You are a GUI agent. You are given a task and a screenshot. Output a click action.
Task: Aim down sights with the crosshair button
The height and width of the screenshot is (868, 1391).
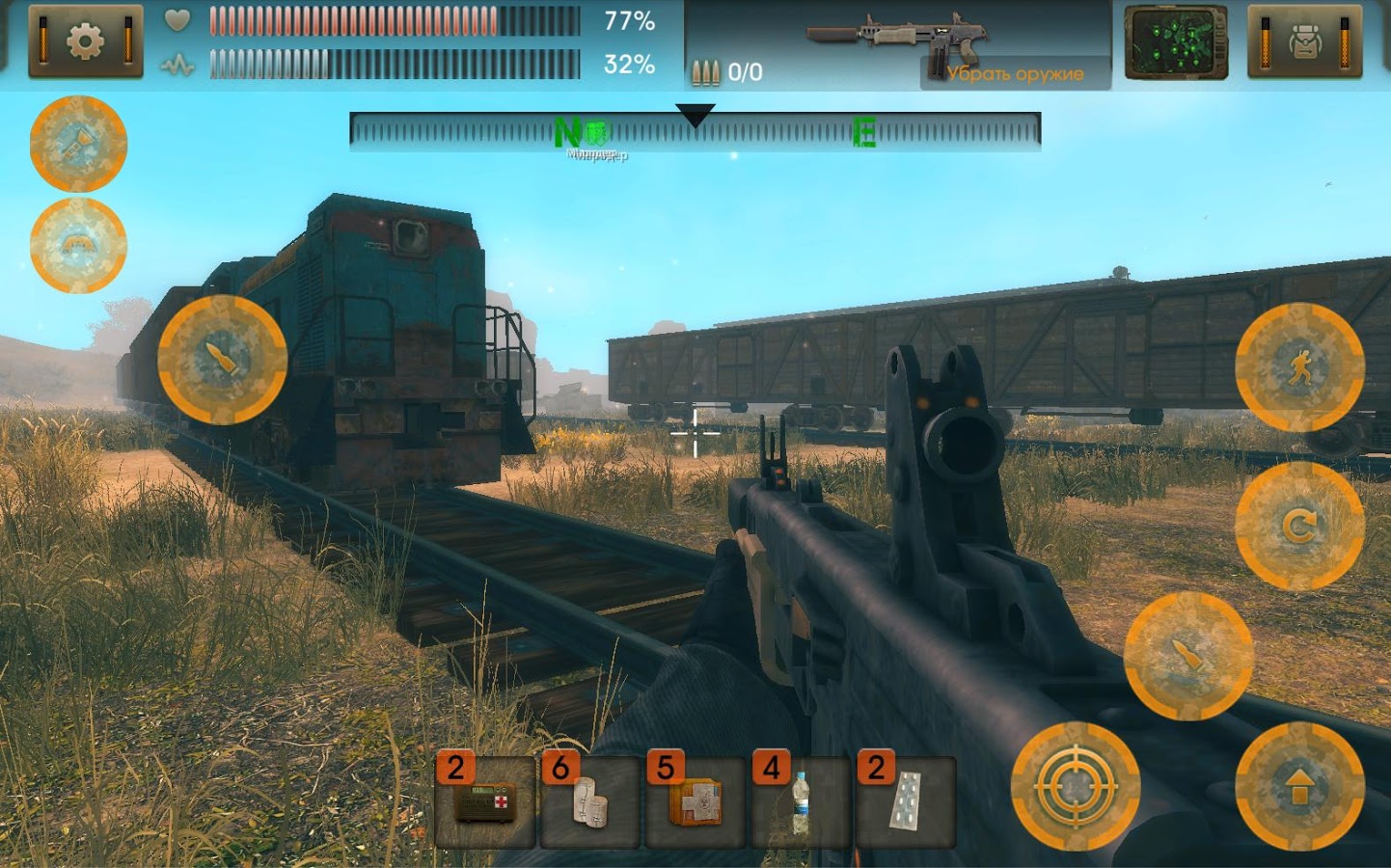tap(1076, 786)
